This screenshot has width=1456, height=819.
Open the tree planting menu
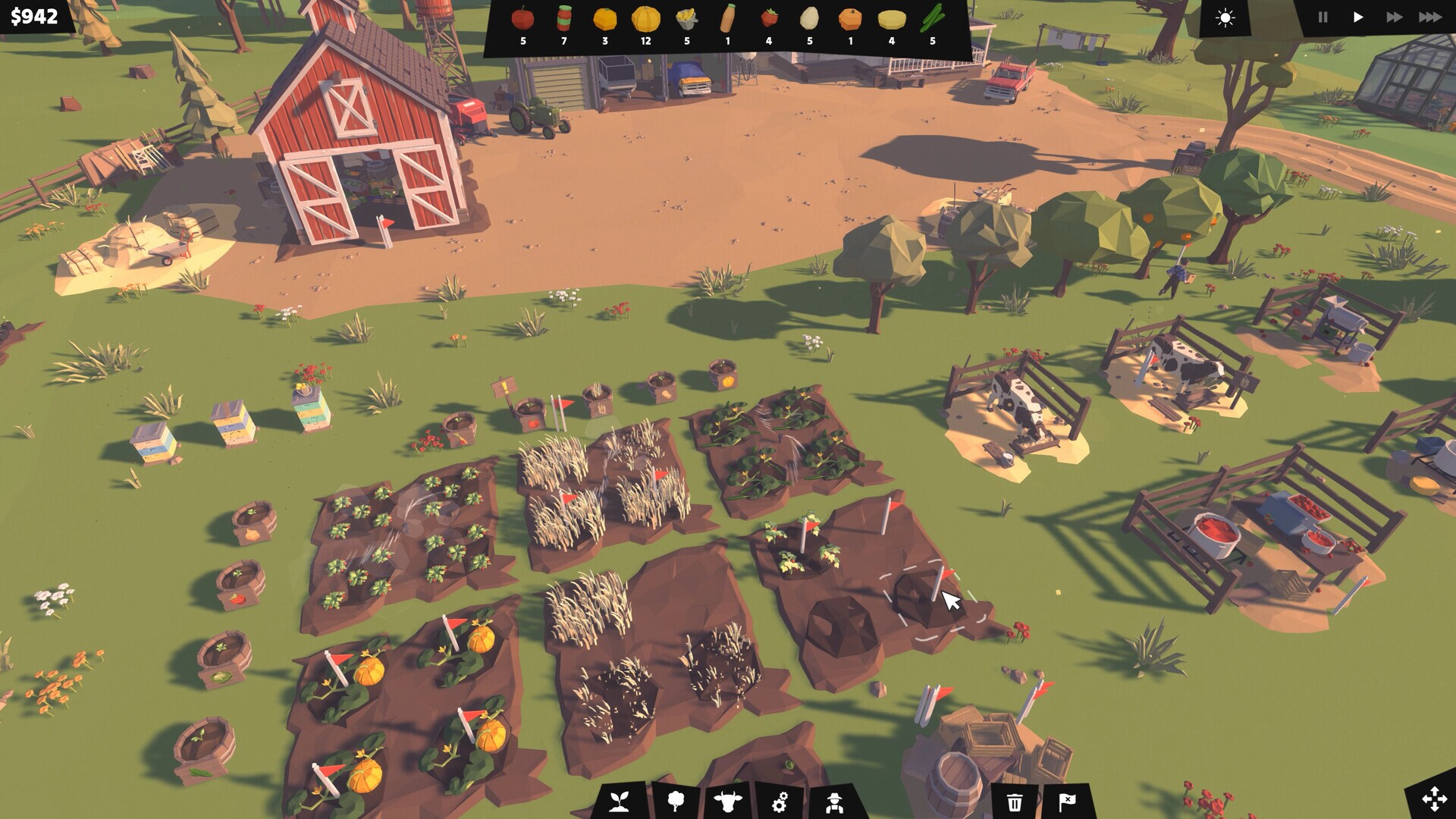point(676,800)
